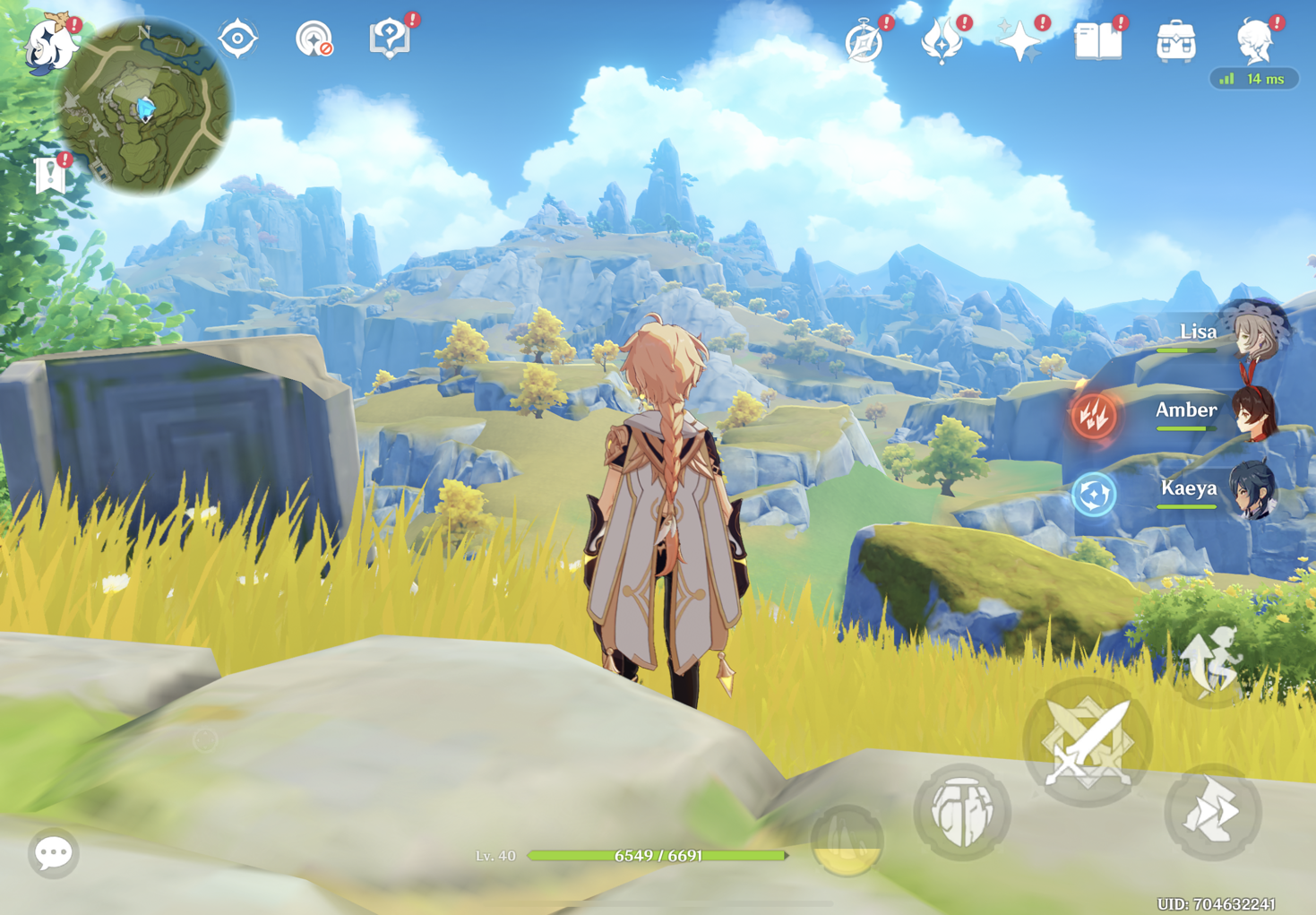Open the quest bookmark icon
Image resolution: width=1316 pixels, height=915 pixels.
click(51, 175)
